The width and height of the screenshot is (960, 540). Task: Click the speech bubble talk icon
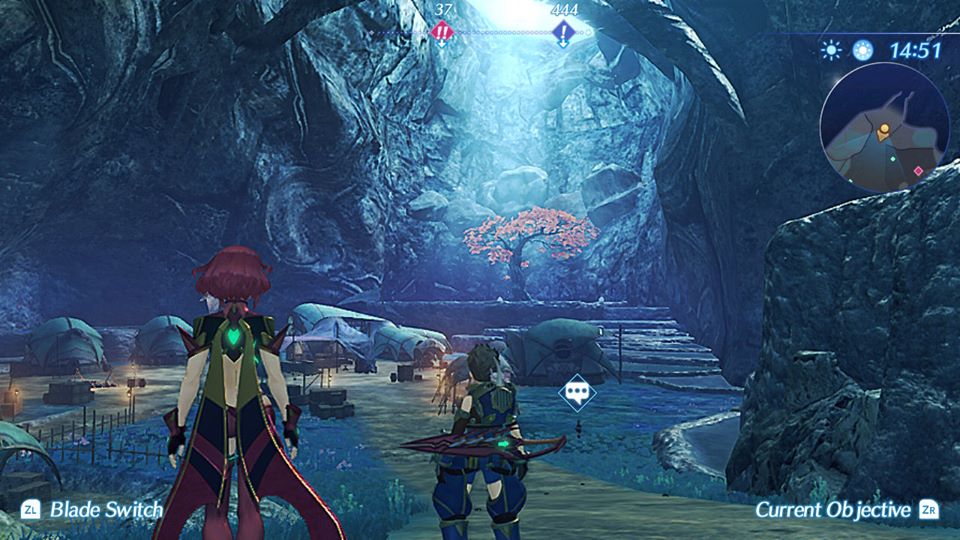click(577, 392)
